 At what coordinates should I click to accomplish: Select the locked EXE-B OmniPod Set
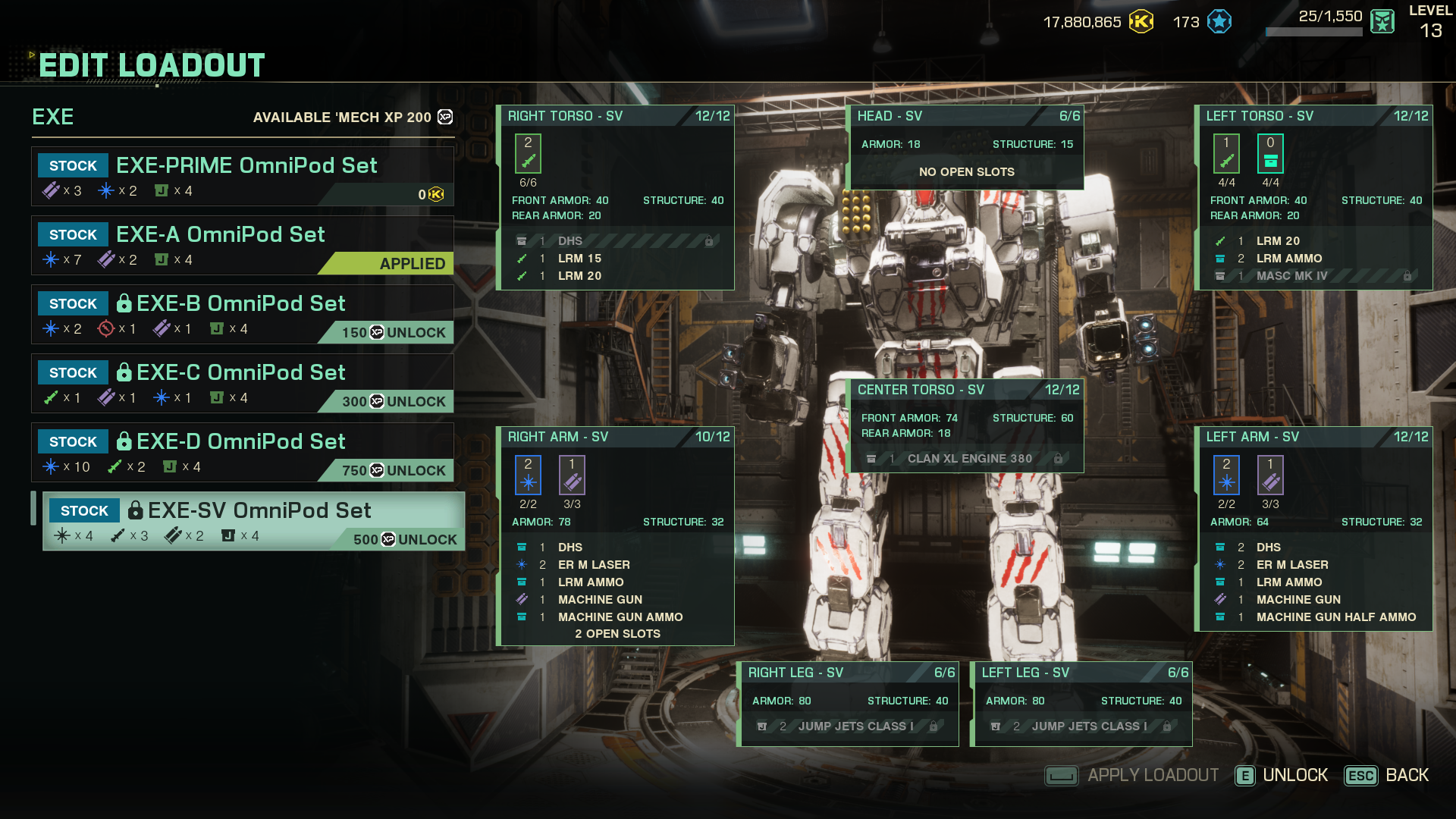pos(243,314)
